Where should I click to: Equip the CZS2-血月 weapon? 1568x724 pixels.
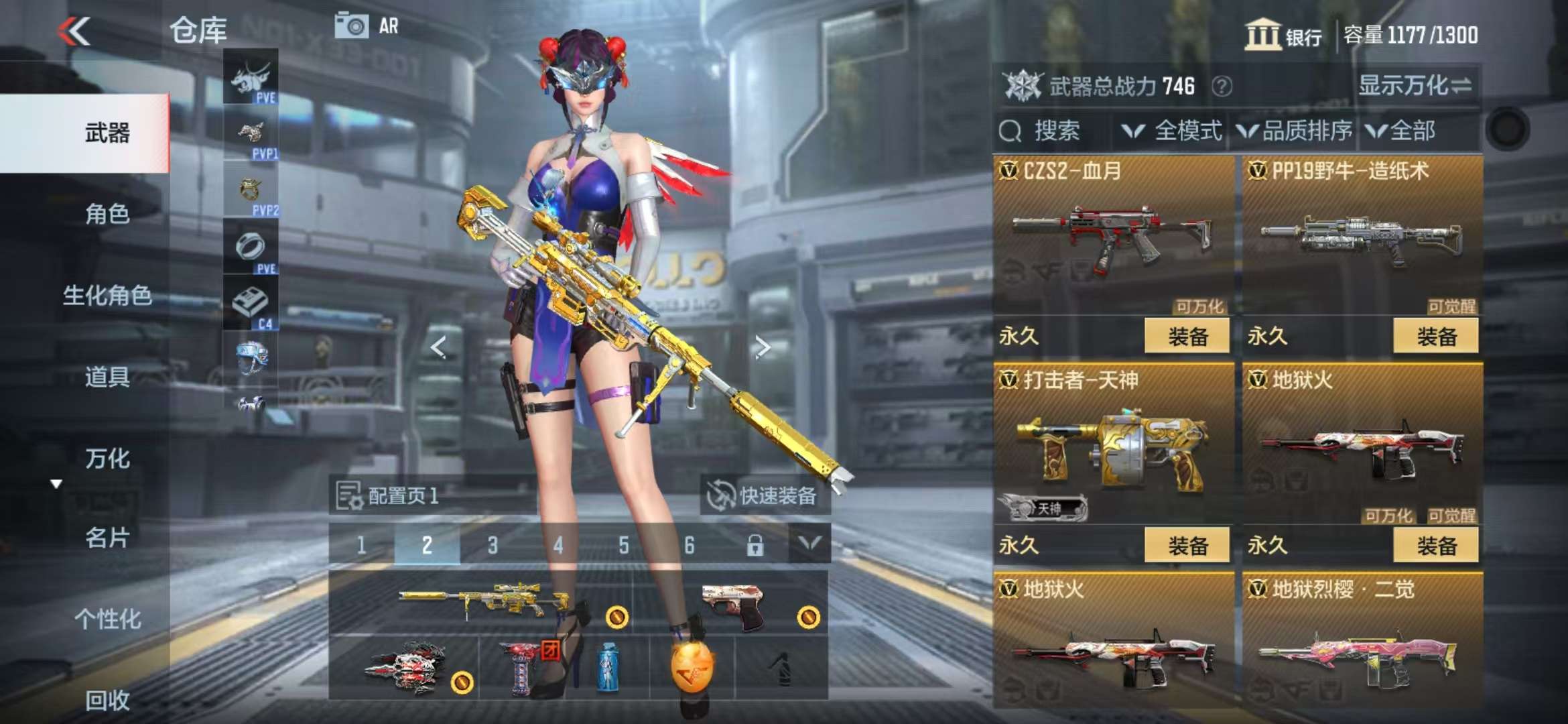(1187, 336)
